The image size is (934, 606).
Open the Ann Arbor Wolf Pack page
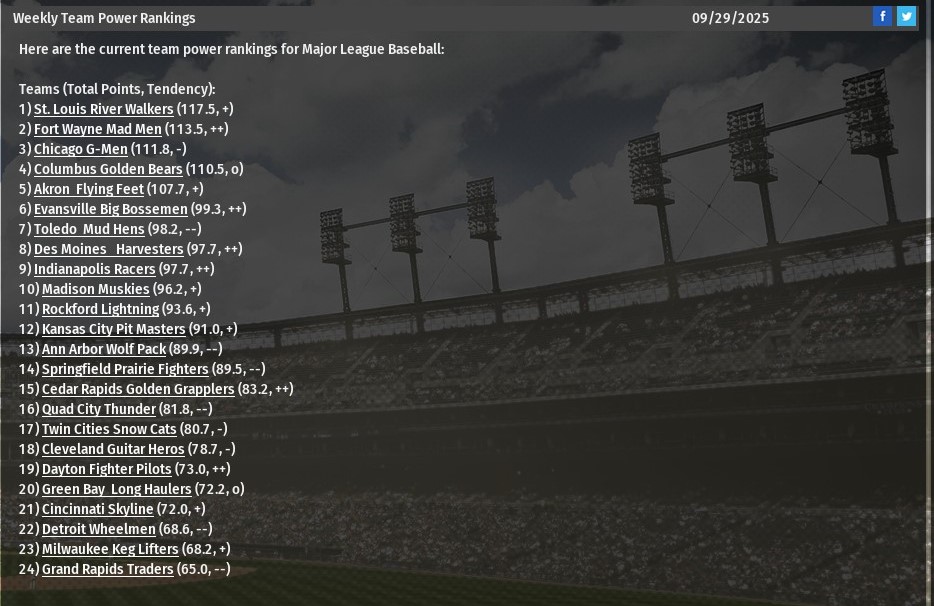pyautogui.click(x=103, y=349)
